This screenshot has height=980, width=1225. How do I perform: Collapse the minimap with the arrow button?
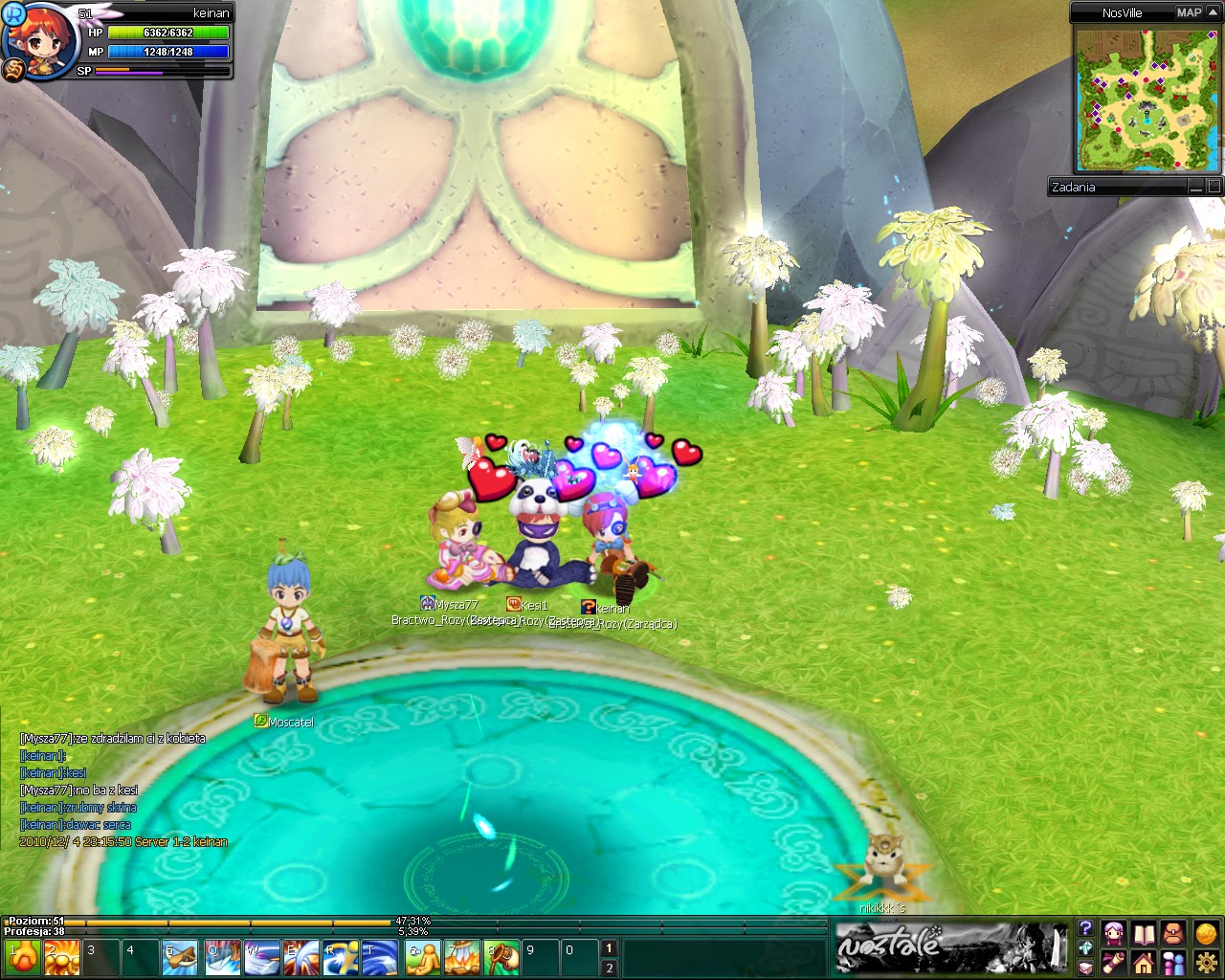[x=1214, y=12]
